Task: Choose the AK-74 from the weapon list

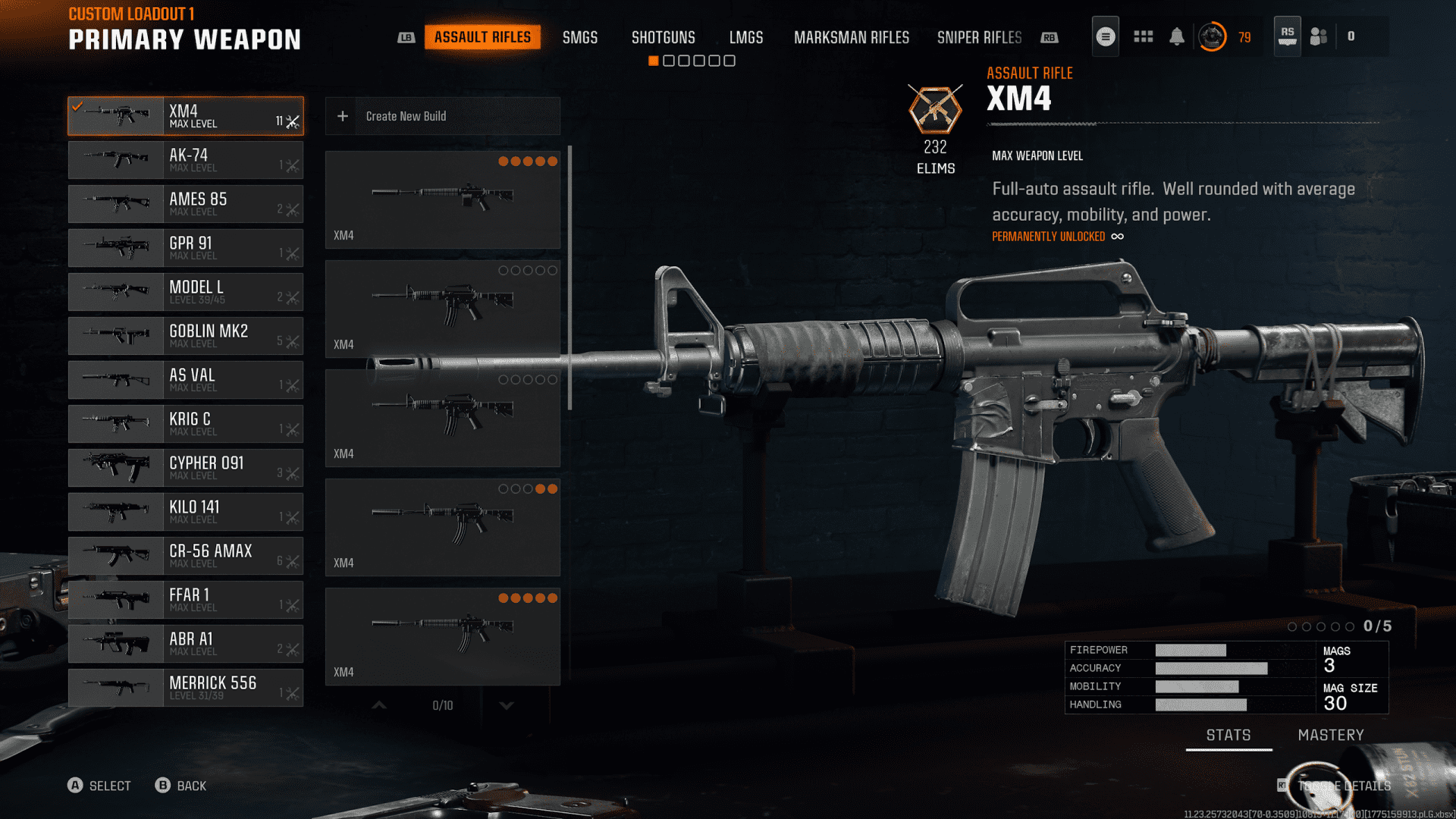Action: click(186, 160)
